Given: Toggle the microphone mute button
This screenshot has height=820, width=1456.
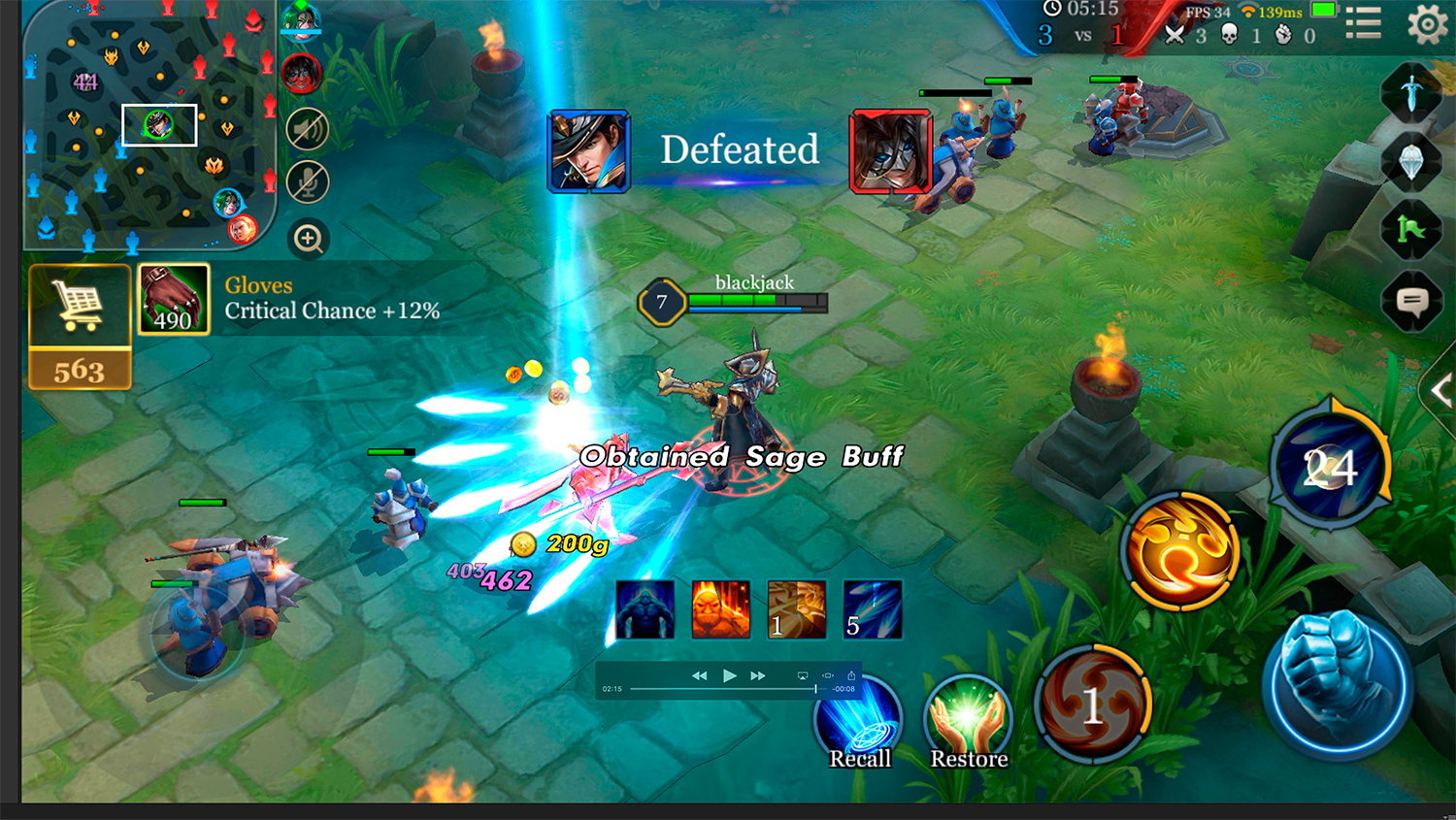Looking at the screenshot, I should pyautogui.click(x=308, y=182).
